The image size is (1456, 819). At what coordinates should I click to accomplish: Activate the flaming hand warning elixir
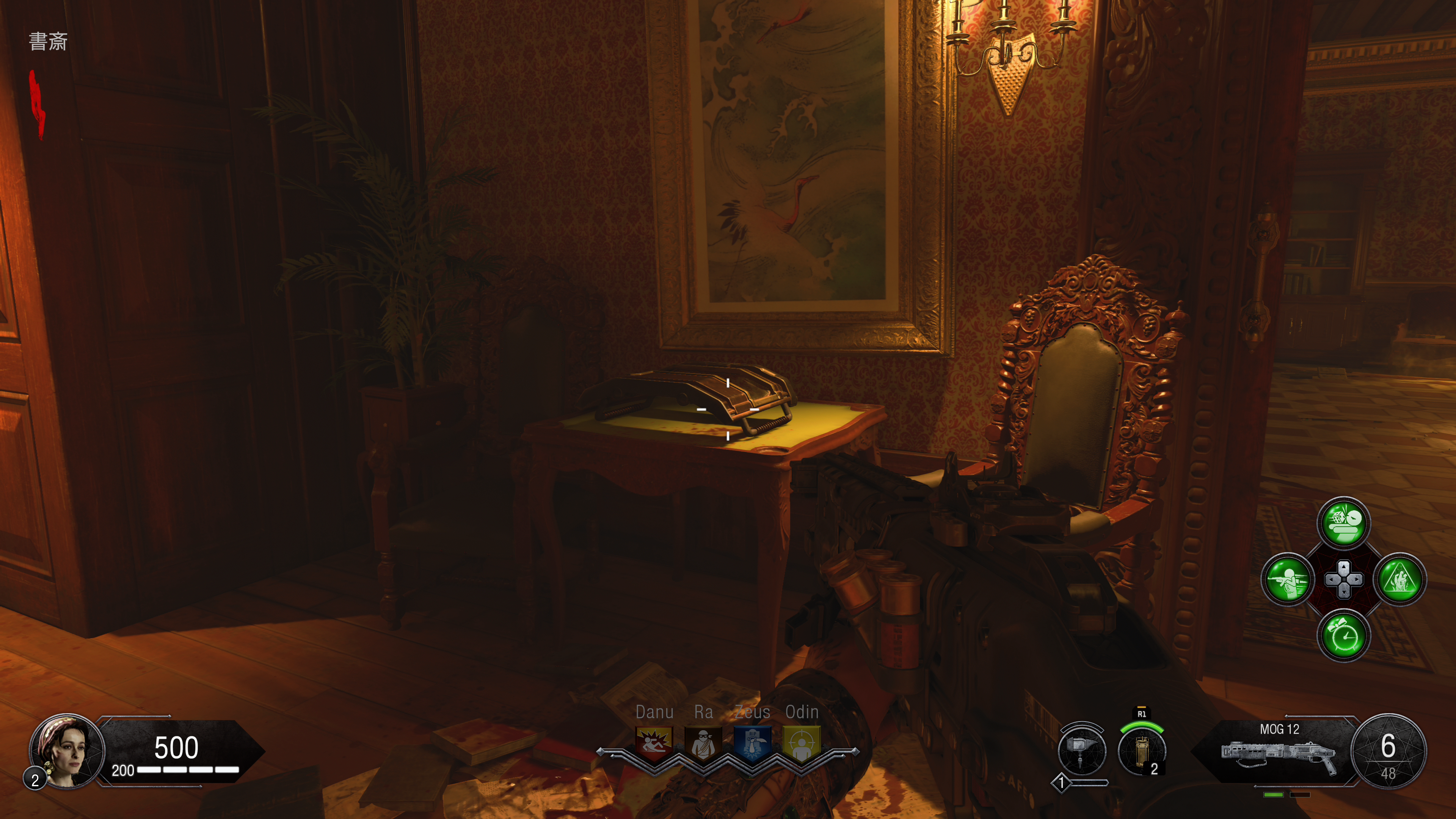[x=1400, y=579]
